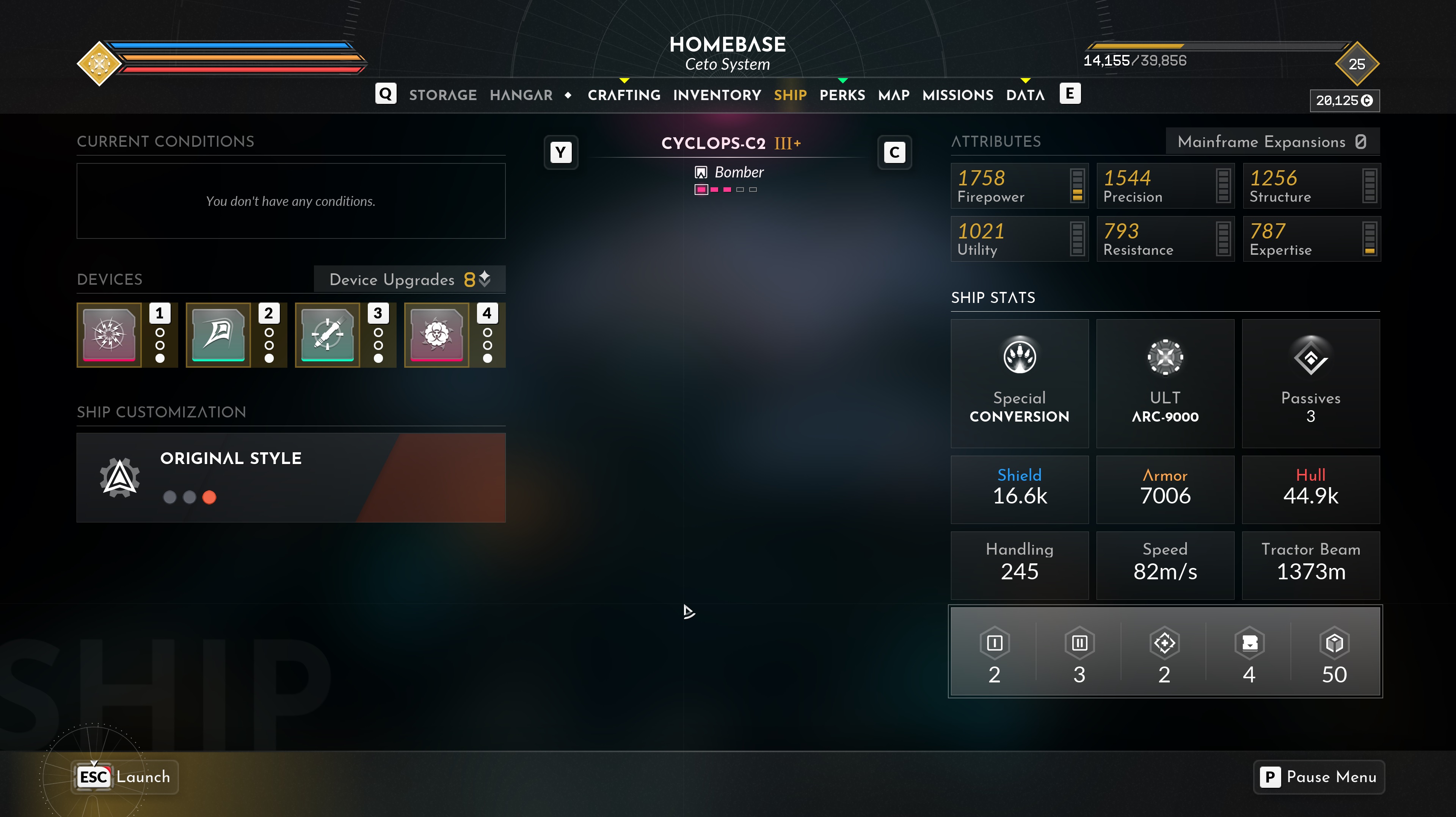Click the Launch button

(x=125, y=777)
